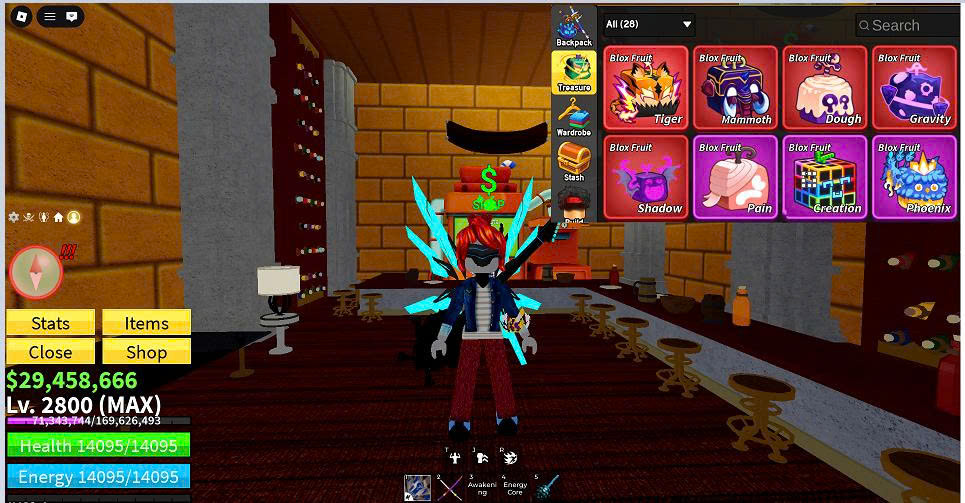Select the Creation Blox Fruit
The width and height of the screenshot is (965, 503).
point(824,177)
